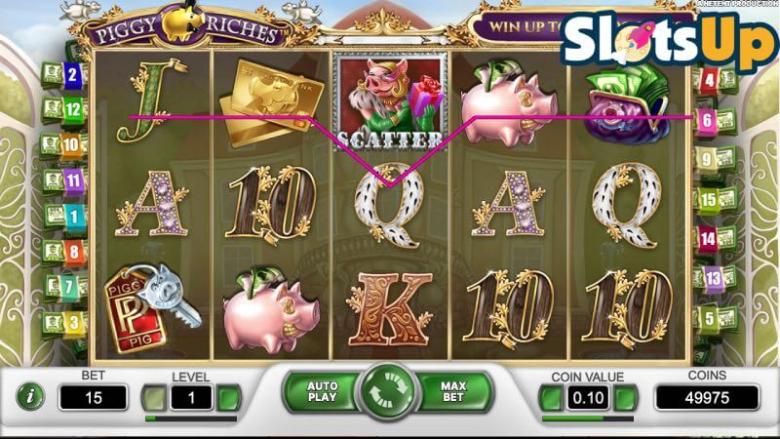Increase the bet level
The width and height of the screenshot is (780, 439).
point(229,398)
